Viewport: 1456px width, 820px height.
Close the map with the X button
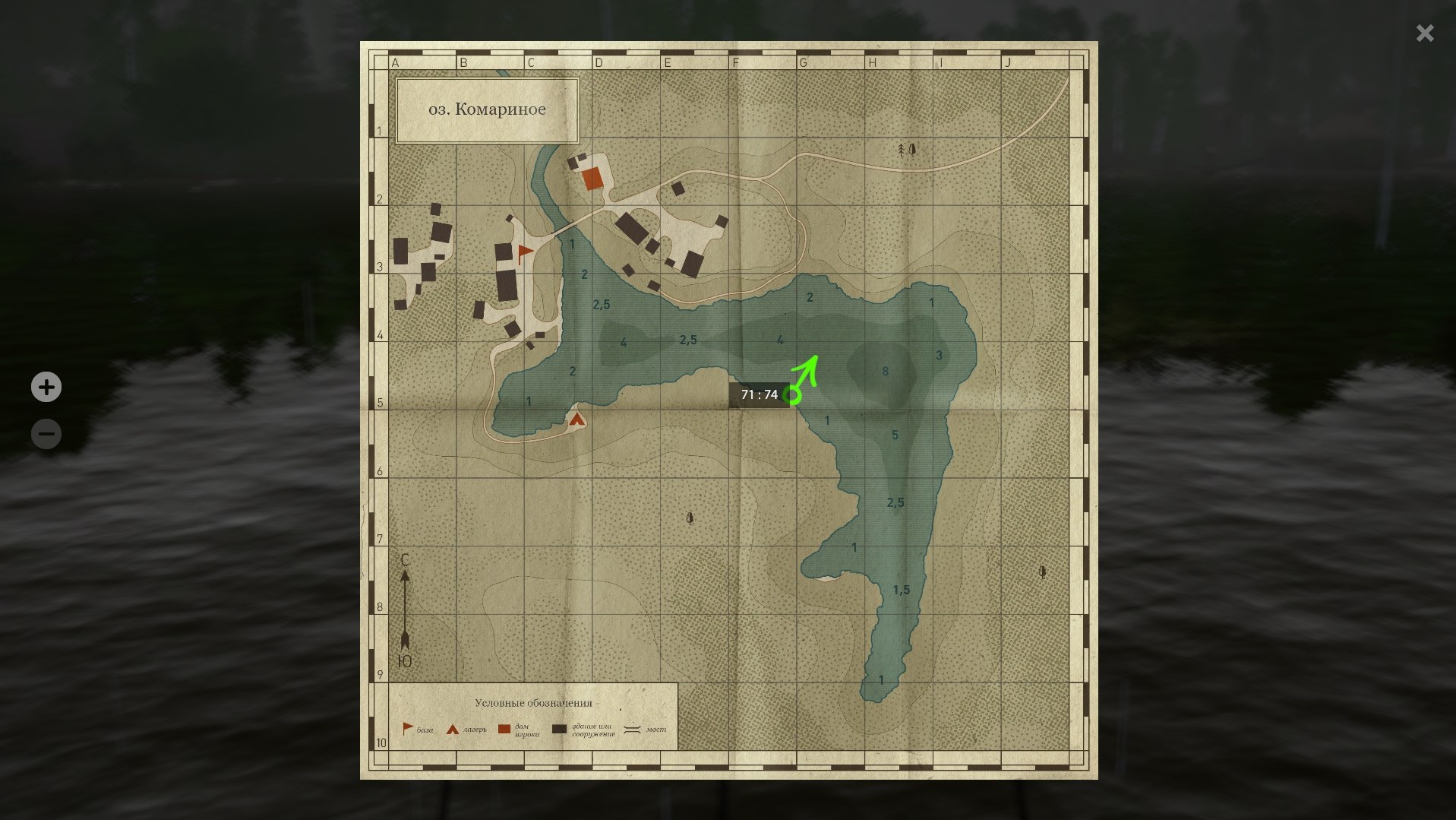pos(1424,33)
